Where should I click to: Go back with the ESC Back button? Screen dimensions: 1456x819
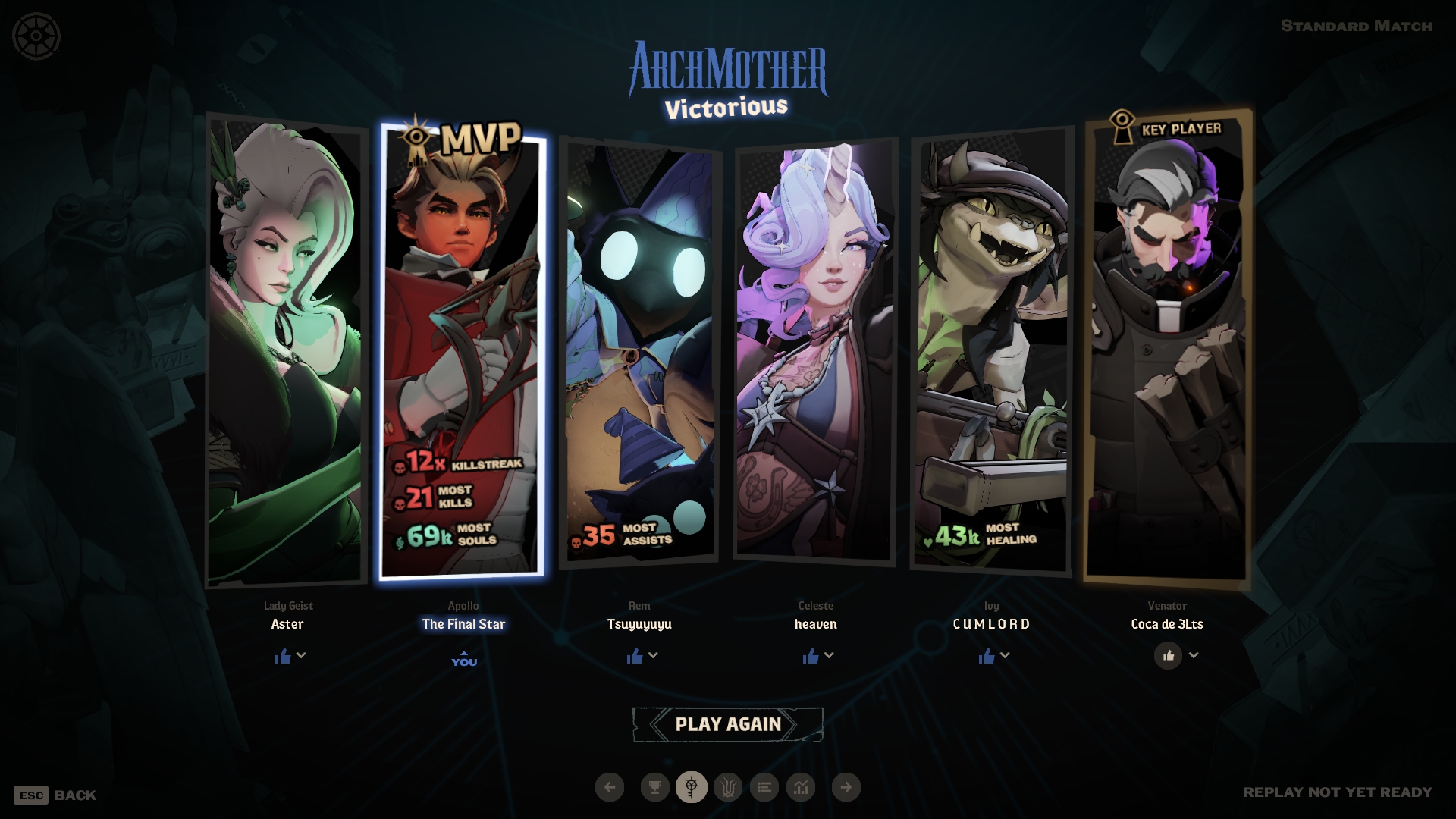(x=55, y=795)
